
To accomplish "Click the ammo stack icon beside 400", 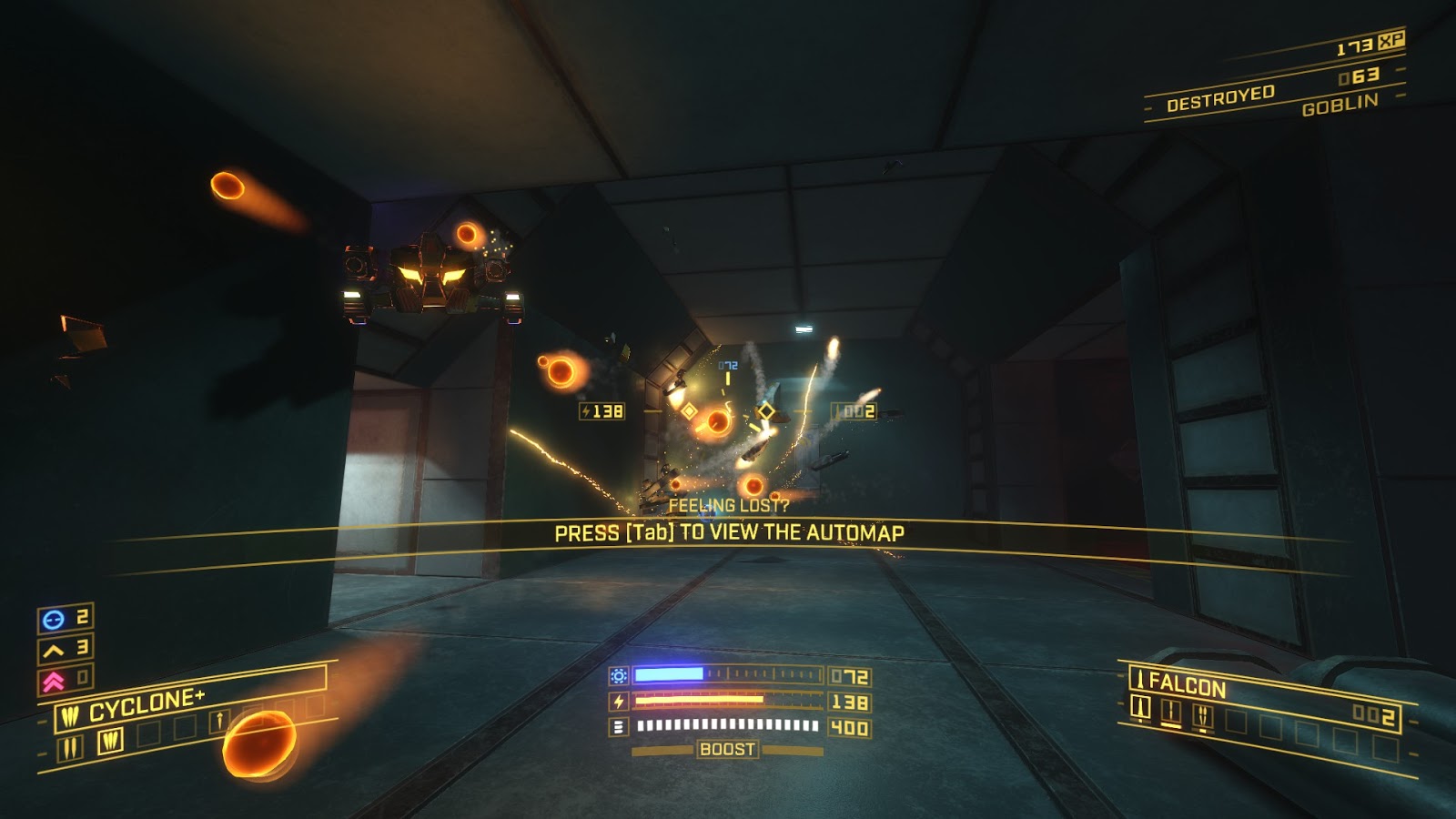I will tap(618, 725).
